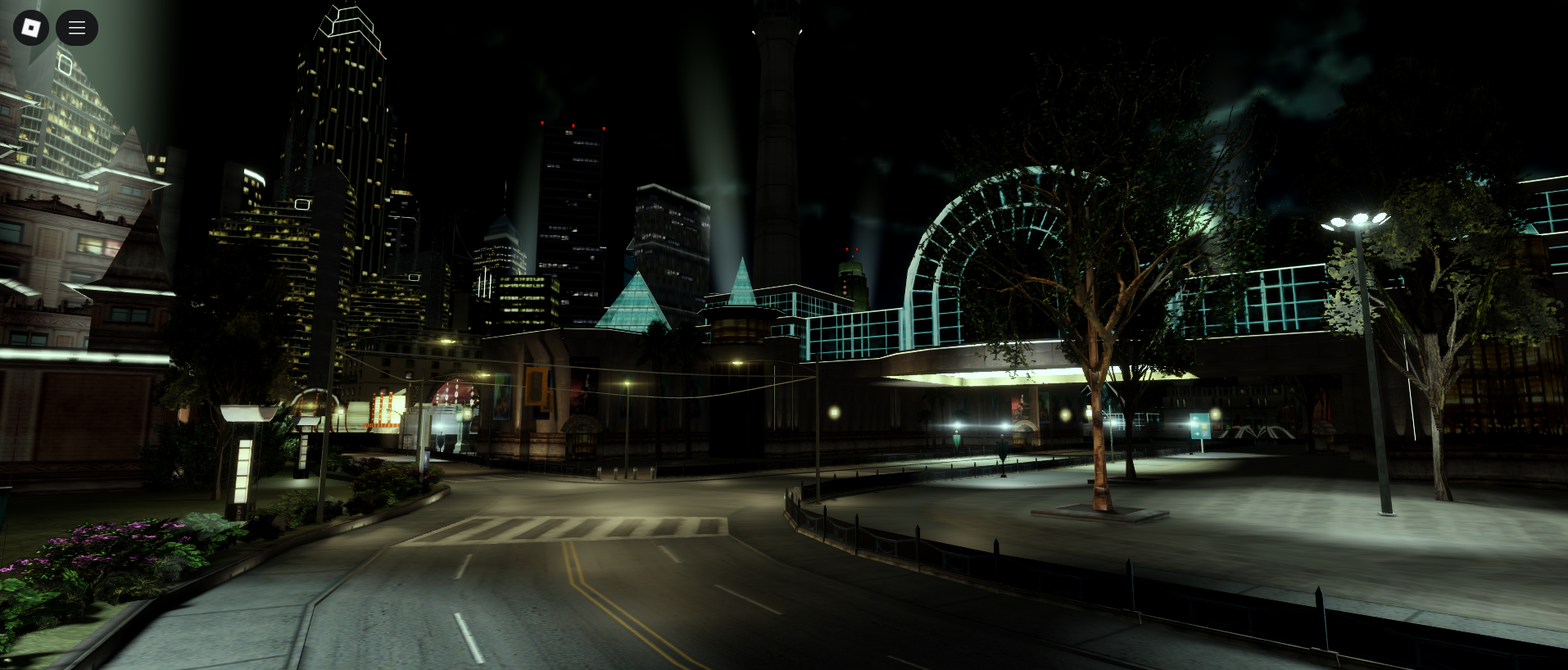The width and height of the screenshot is (1568, 670).
Task: Open the Roblox logo menu
Action: click(31, 28)
